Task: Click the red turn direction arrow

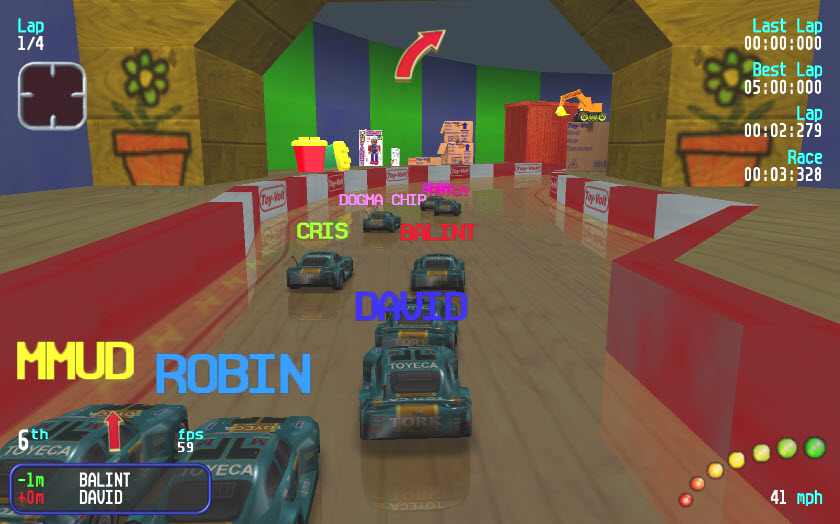Action: (418, 54)
